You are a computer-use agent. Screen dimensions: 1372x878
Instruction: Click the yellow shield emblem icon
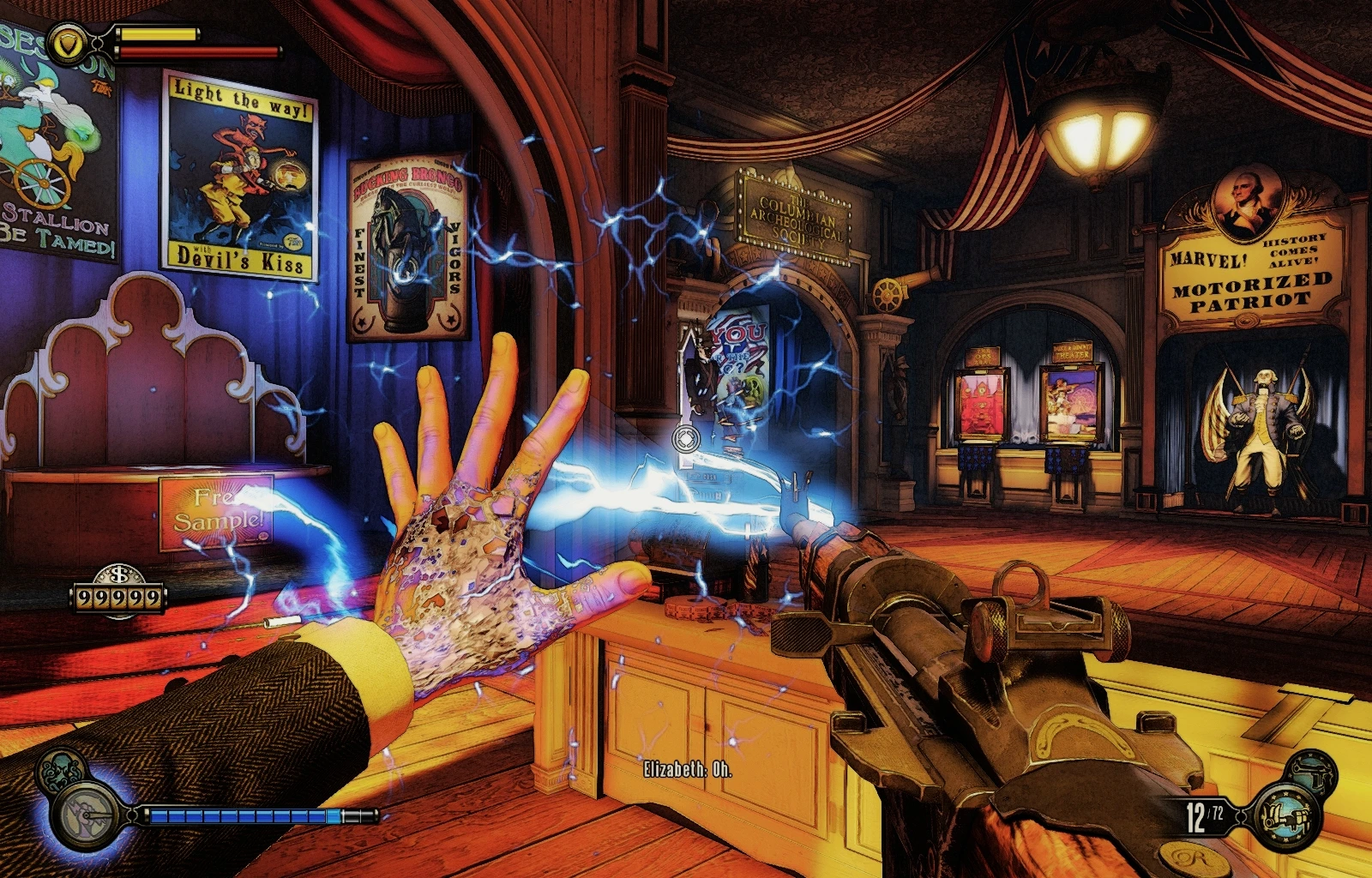(x=66, y=40)
